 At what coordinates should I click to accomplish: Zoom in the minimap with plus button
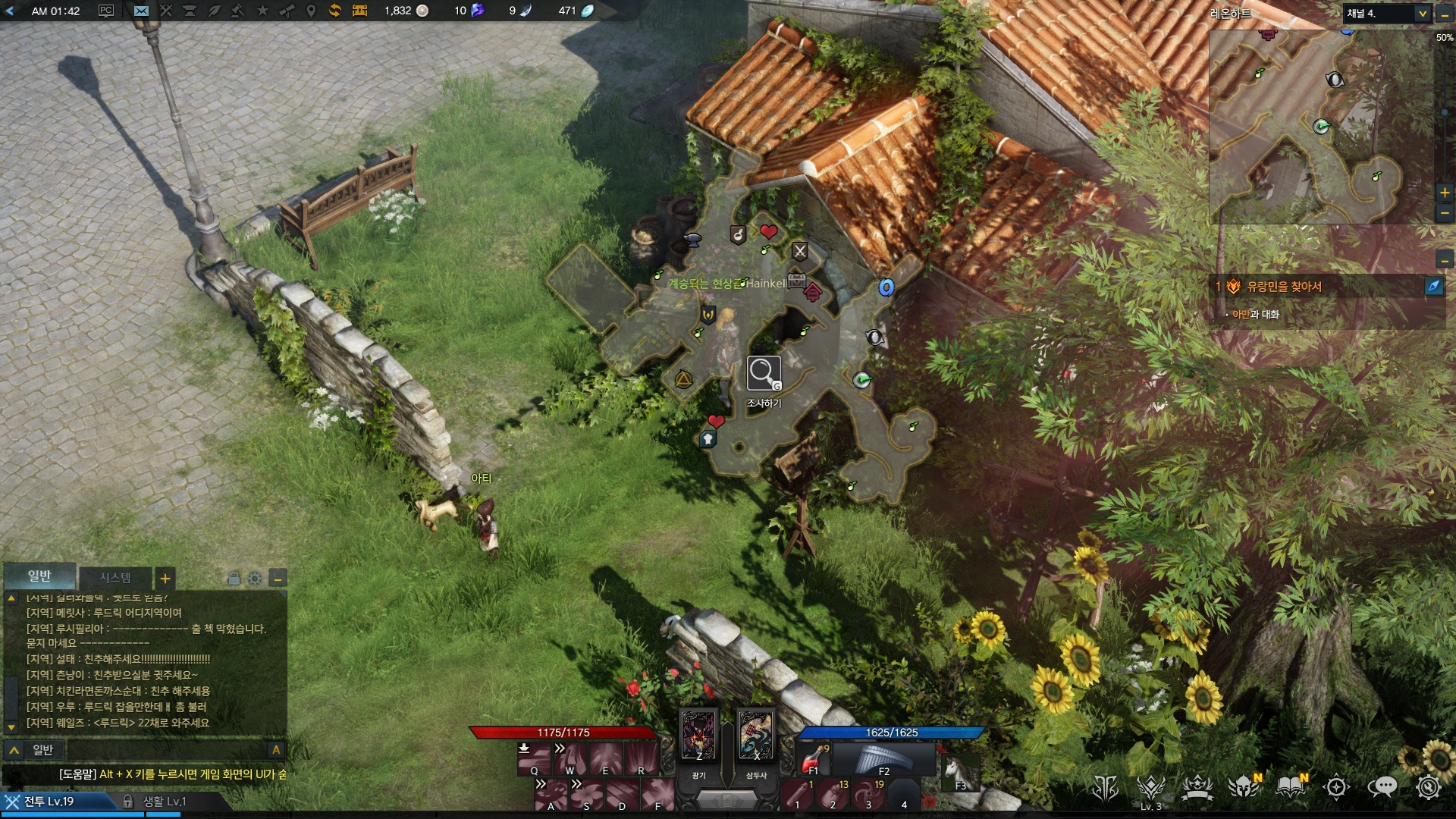[x=1445, y=193]
